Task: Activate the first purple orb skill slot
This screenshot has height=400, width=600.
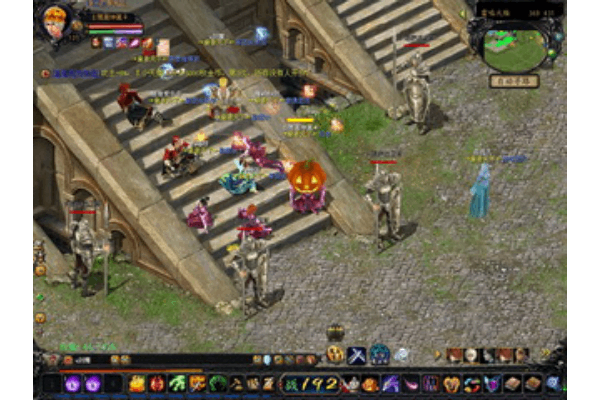Action: (x=73, y=383)
